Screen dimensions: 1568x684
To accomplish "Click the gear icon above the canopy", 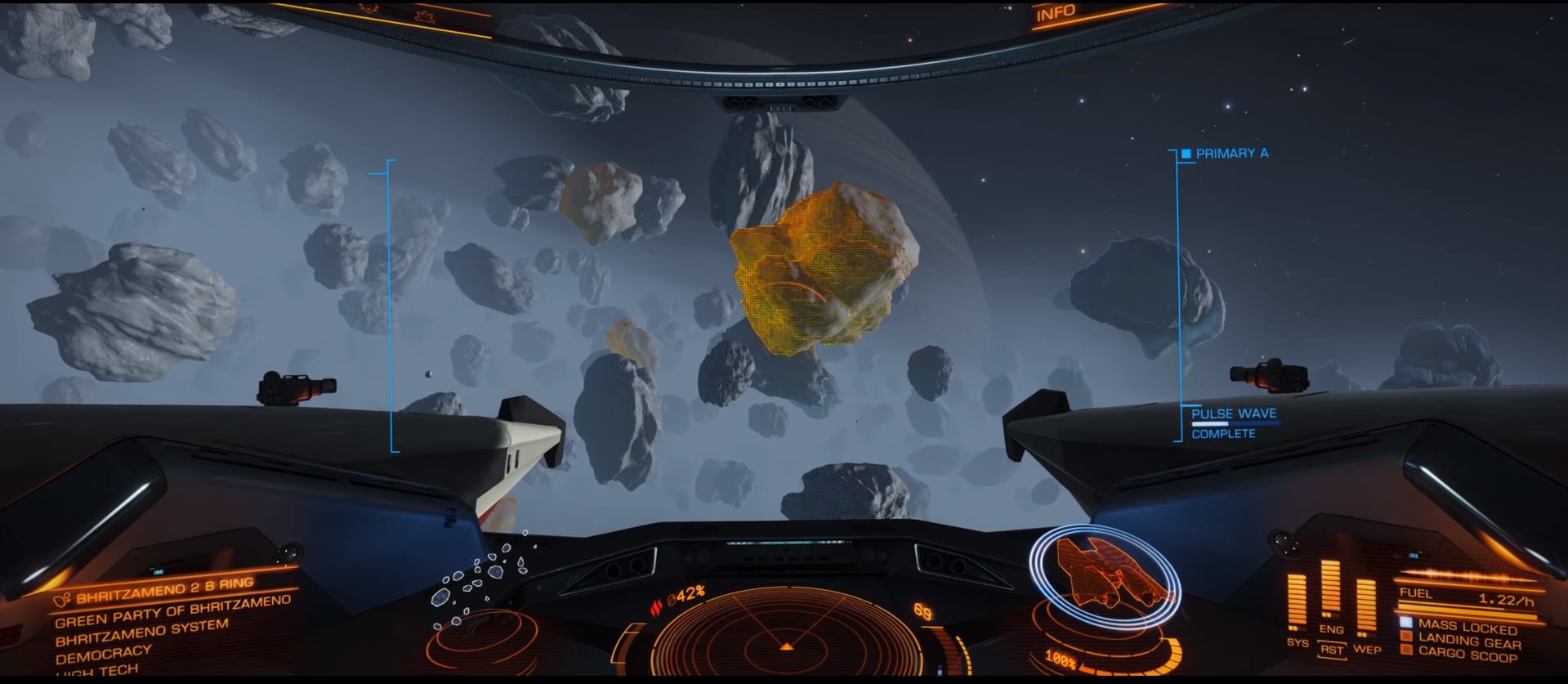I will [x=424, y=16].
